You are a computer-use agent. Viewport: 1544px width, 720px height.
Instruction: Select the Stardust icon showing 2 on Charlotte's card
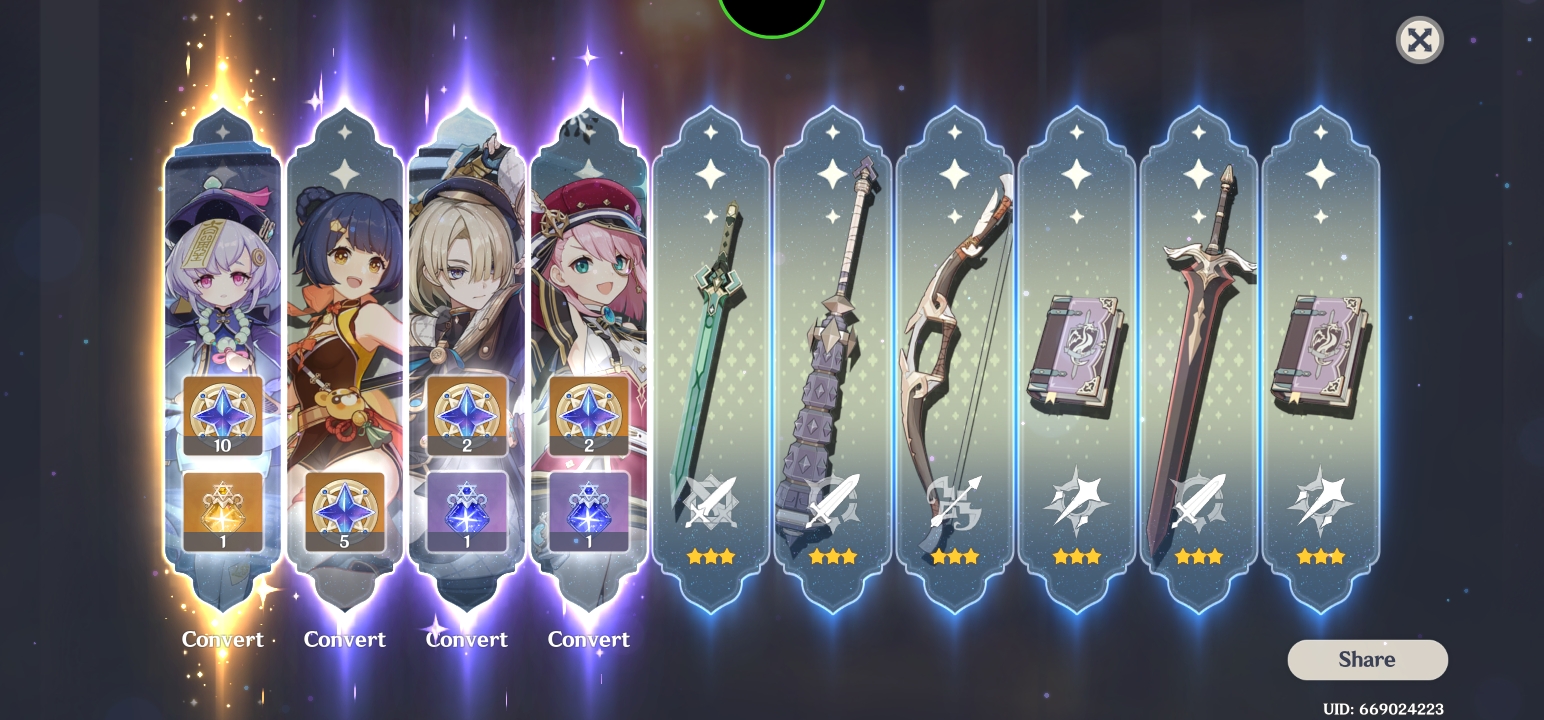click(x=589, y=413)
